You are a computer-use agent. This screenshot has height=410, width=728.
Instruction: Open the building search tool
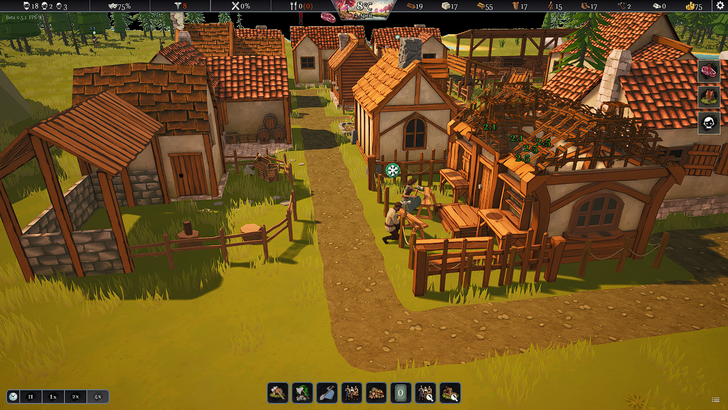(450, 393)
